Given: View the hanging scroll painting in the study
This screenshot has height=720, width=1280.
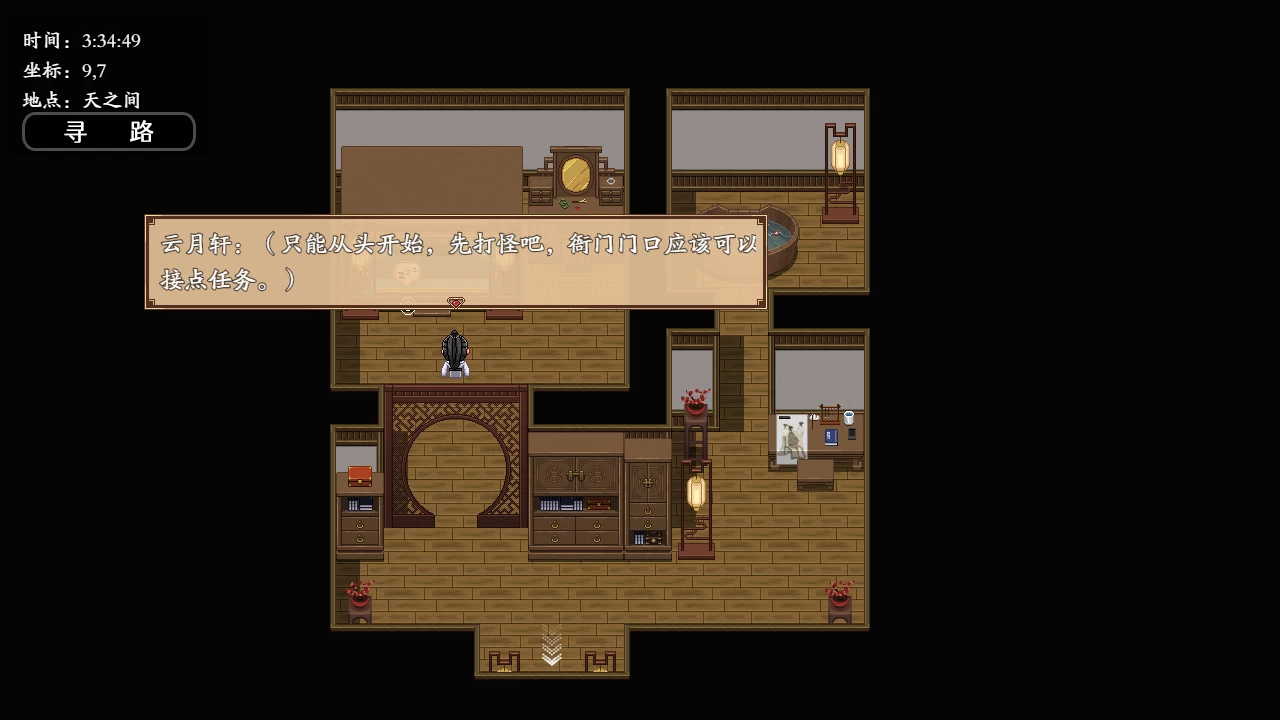Looking at the screenshot, I should coord(791,435).
